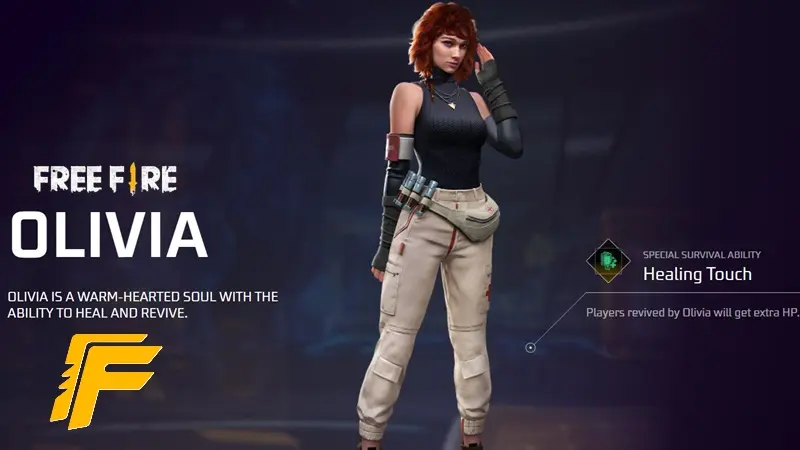Click the Free Fire logo

coord(105,179)
